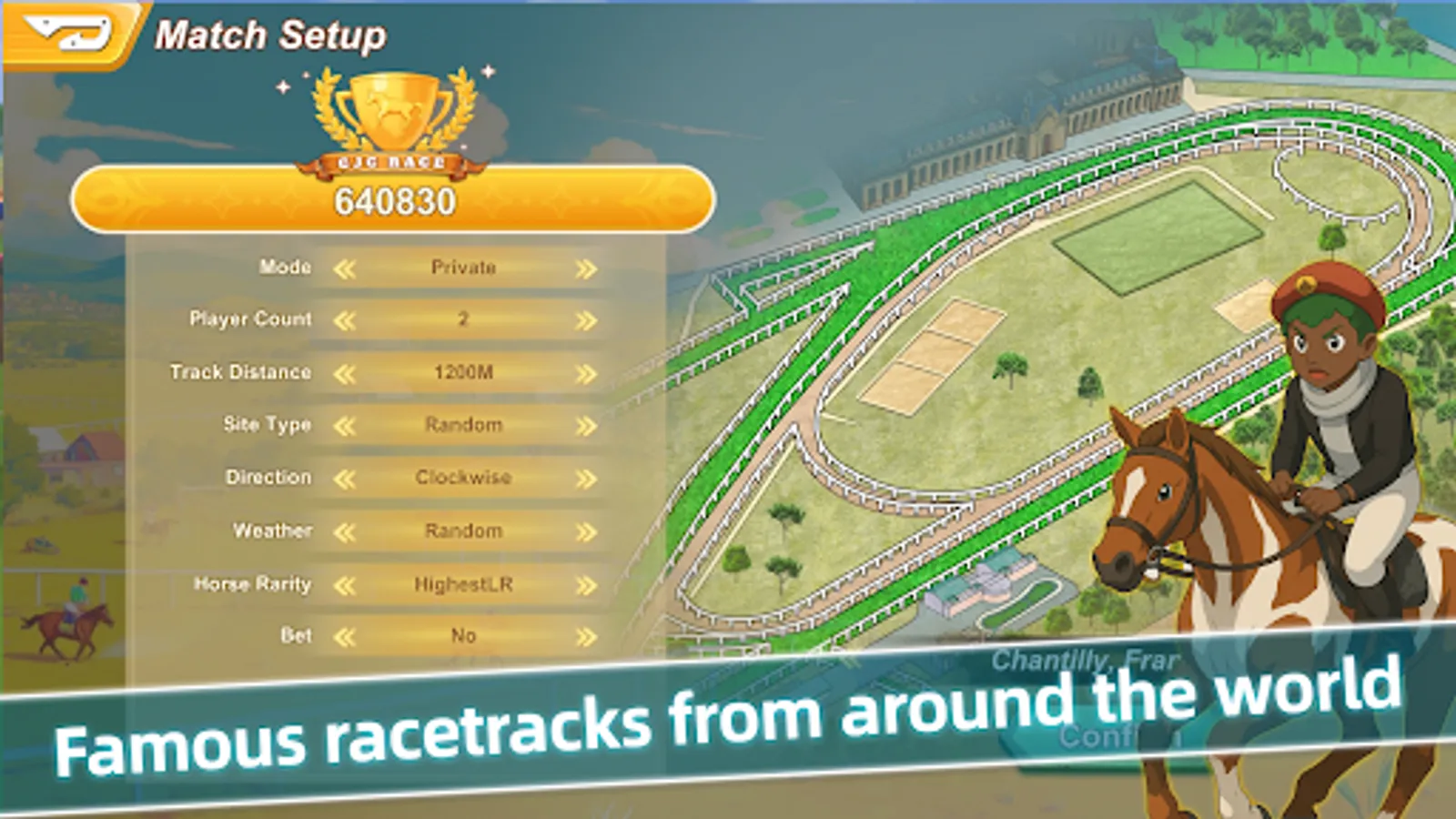Click the Mode left arrow
The width and height of the screenshot is (1456, 819).
click(x=348, y=267)
